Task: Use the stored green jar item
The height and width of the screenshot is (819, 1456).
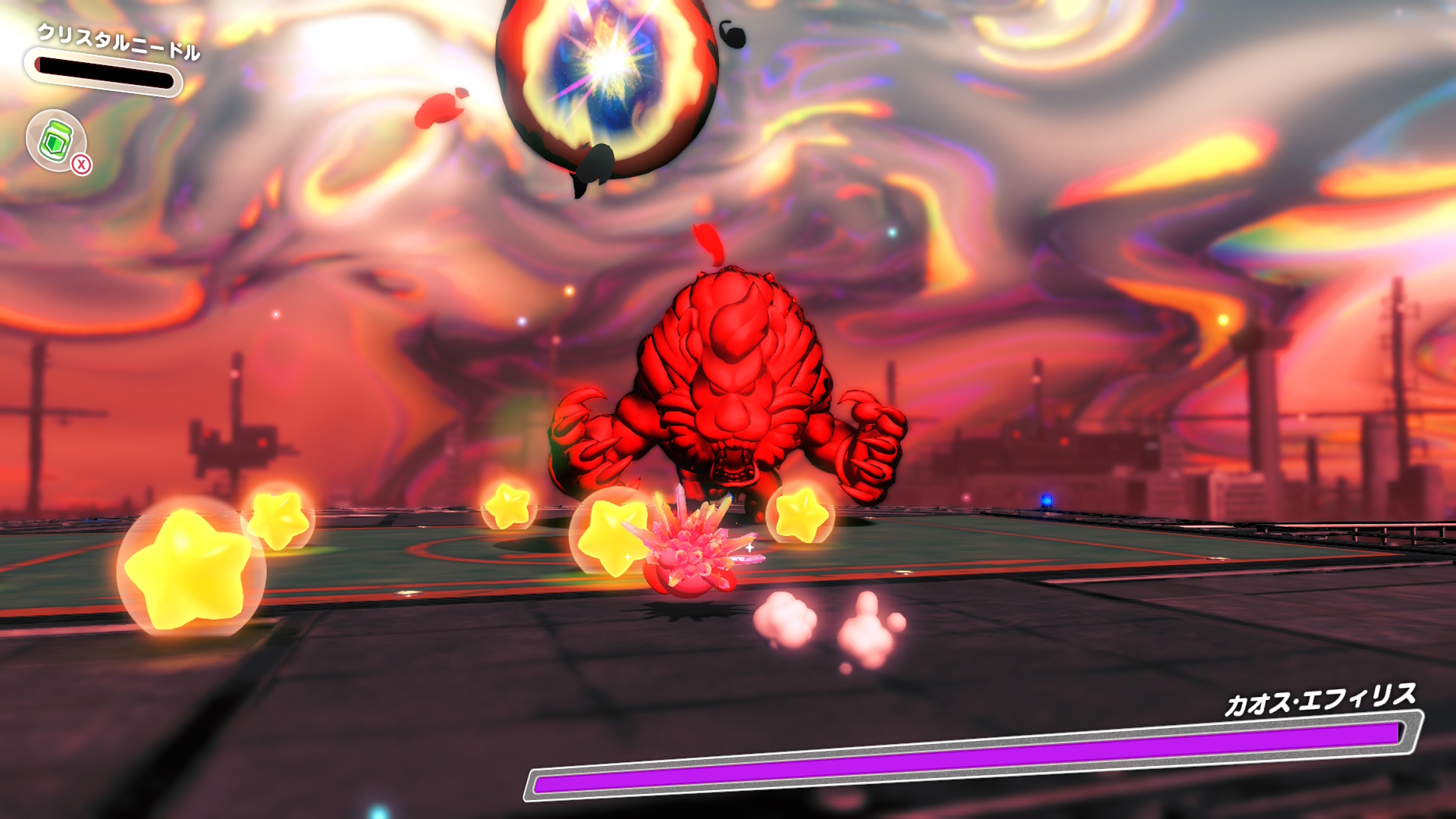Action: (x=57, y=141)
